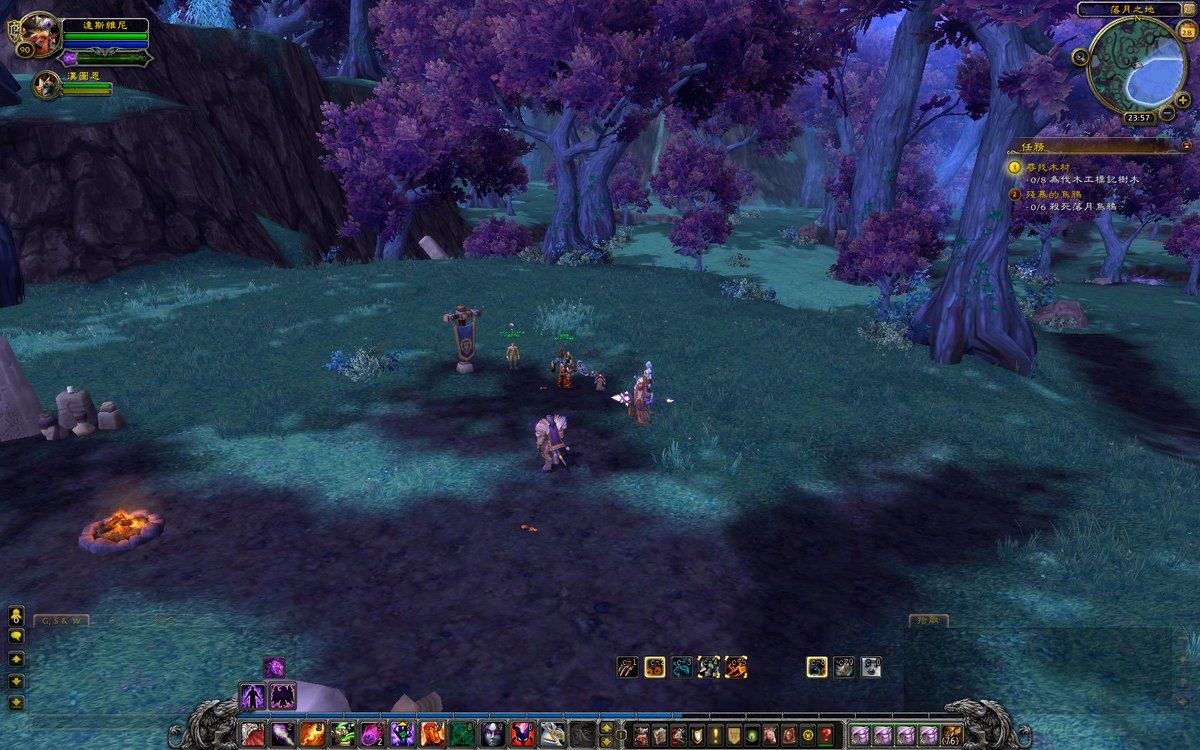Click the minimap zoom-in plus button

[x=1183, y=101]
